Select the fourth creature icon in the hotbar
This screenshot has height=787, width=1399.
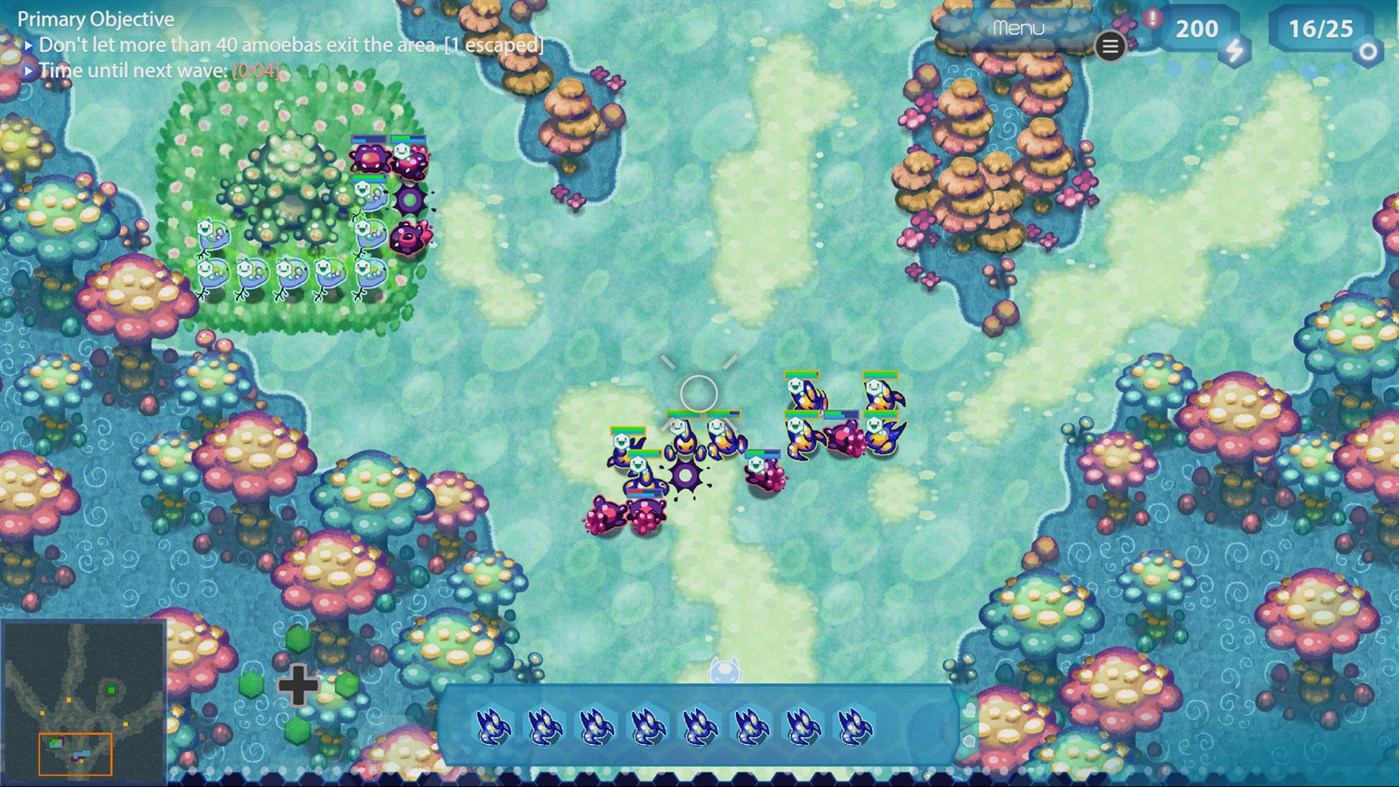pyautogui.click(x=644, y=724)
